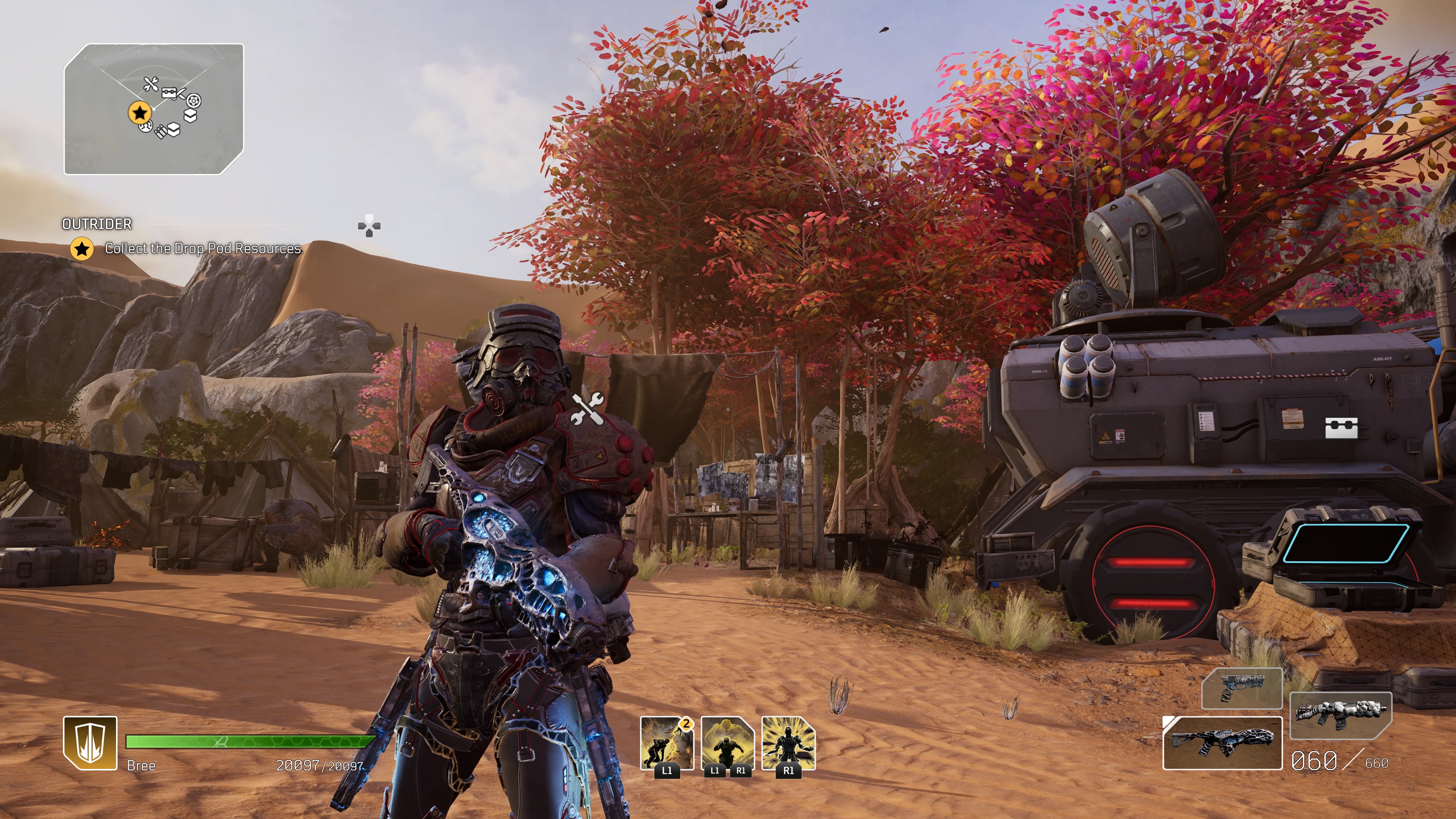Use the charging figure skill in the middle
Viewport: 1456px width, 819px height.
coord(728,743)
